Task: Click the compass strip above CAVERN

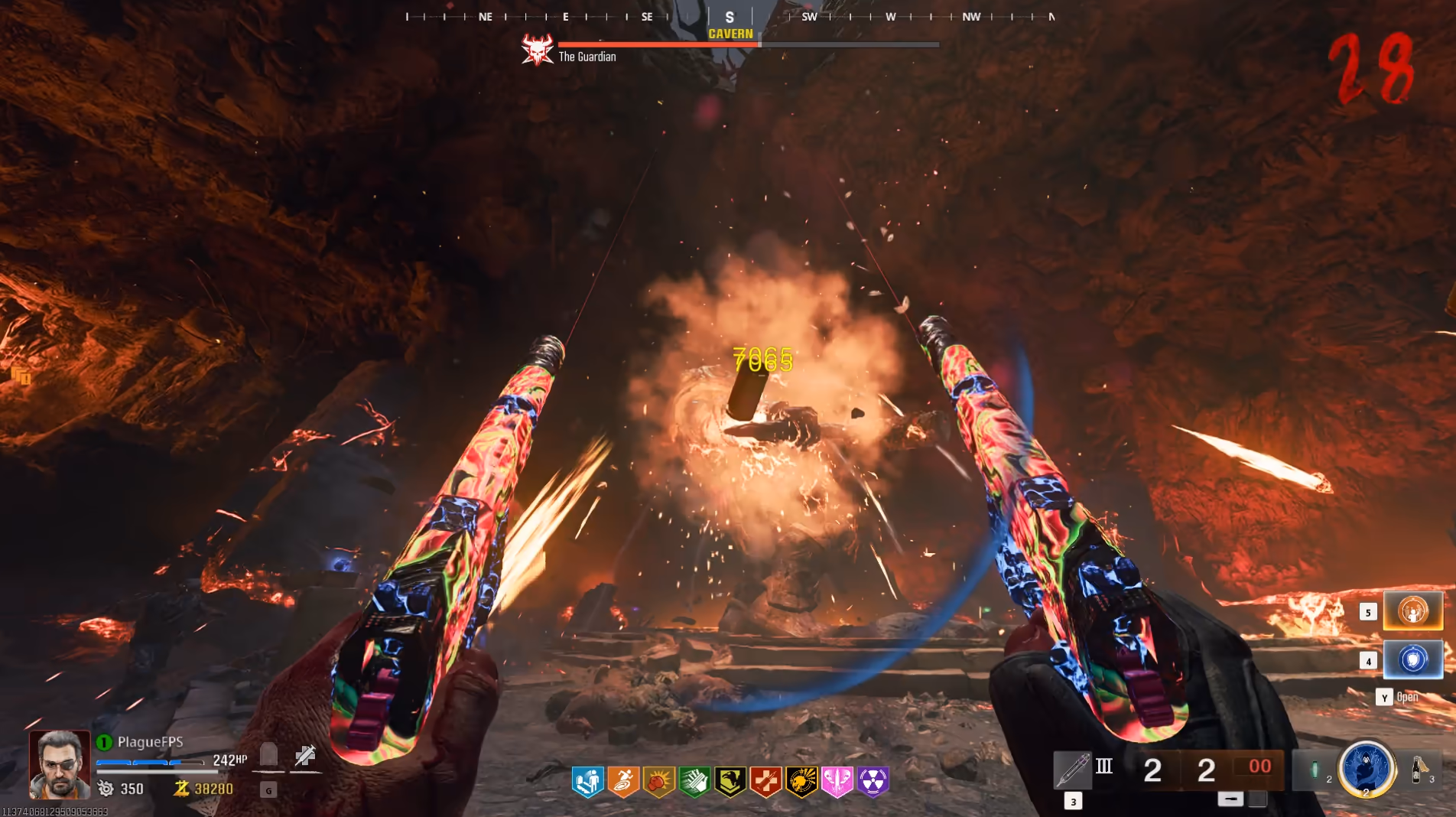Action: 730,17
